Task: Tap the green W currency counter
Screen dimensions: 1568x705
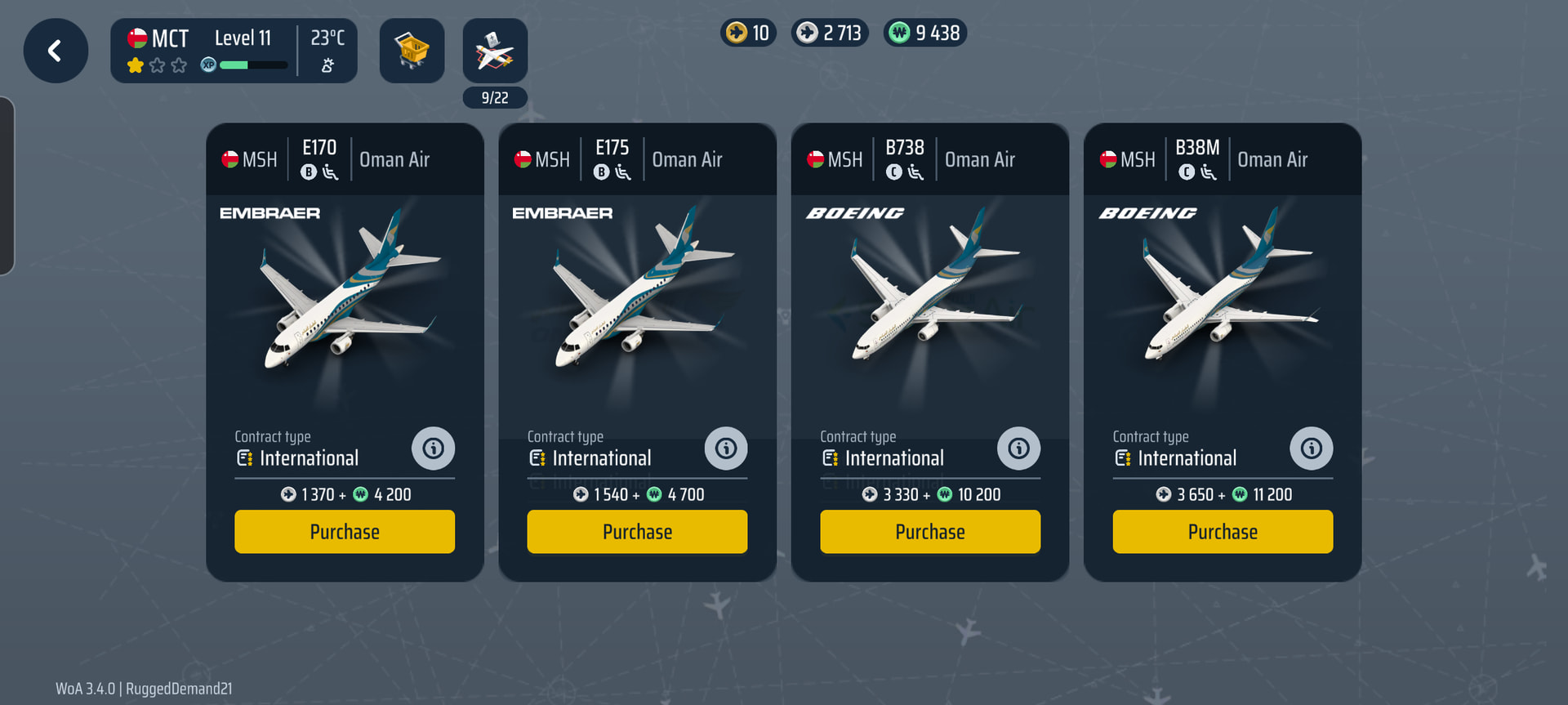Action: pos(925,33)
